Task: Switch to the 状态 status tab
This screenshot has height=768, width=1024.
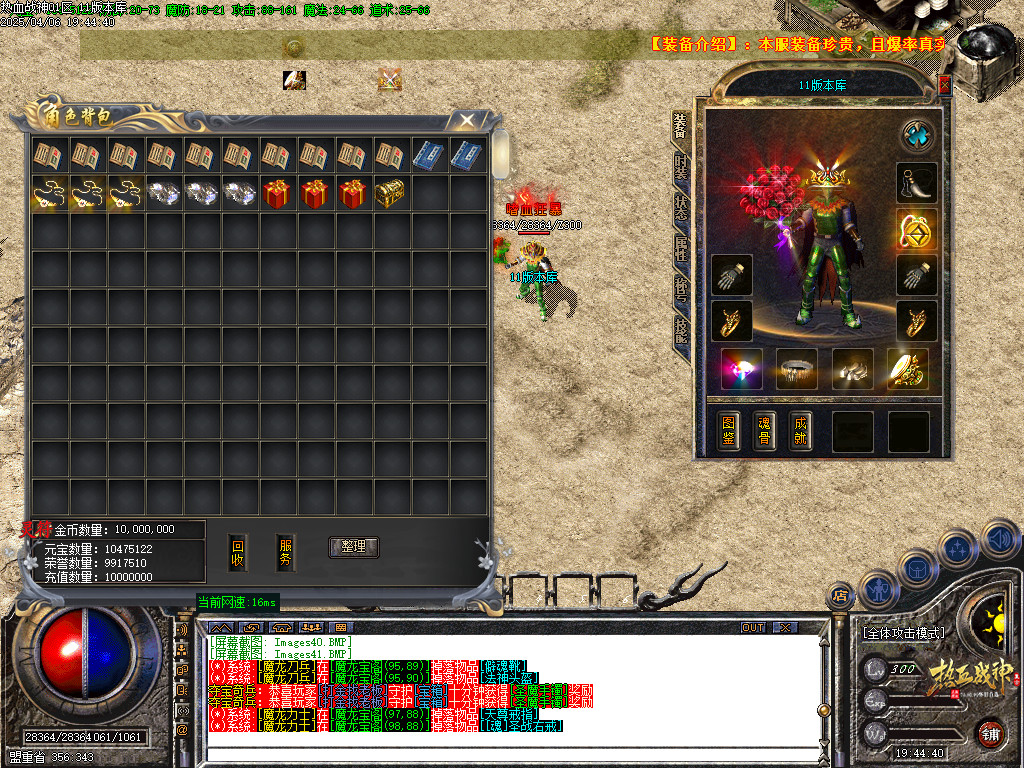Action: tap(681, 209)
